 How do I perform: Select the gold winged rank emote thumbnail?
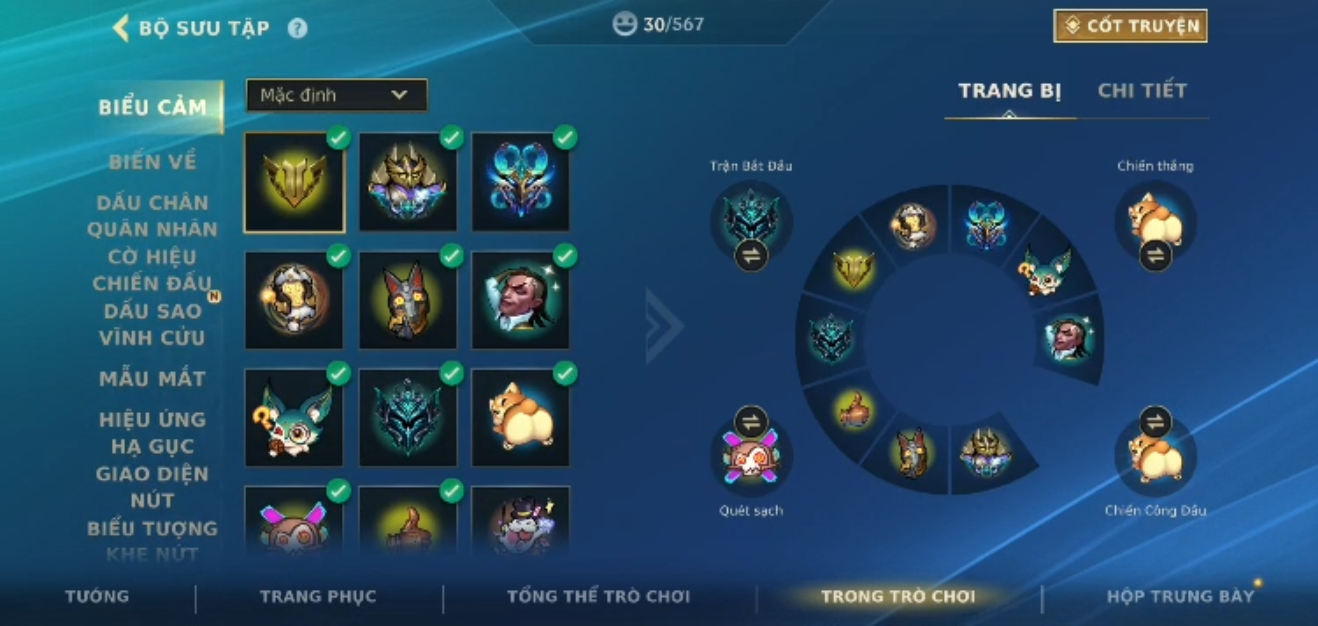click(294, 183)
